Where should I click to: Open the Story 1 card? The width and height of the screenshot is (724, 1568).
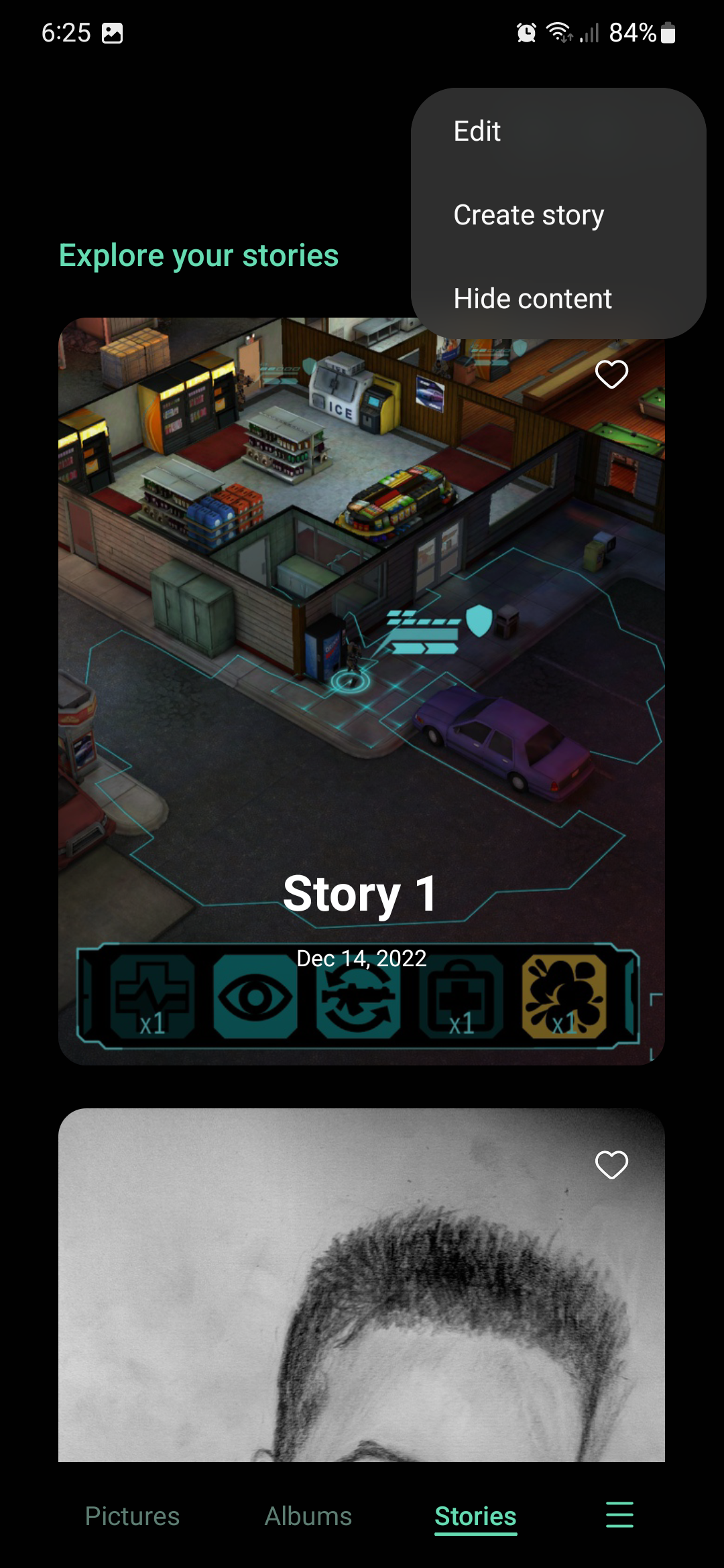coord(361,737)
